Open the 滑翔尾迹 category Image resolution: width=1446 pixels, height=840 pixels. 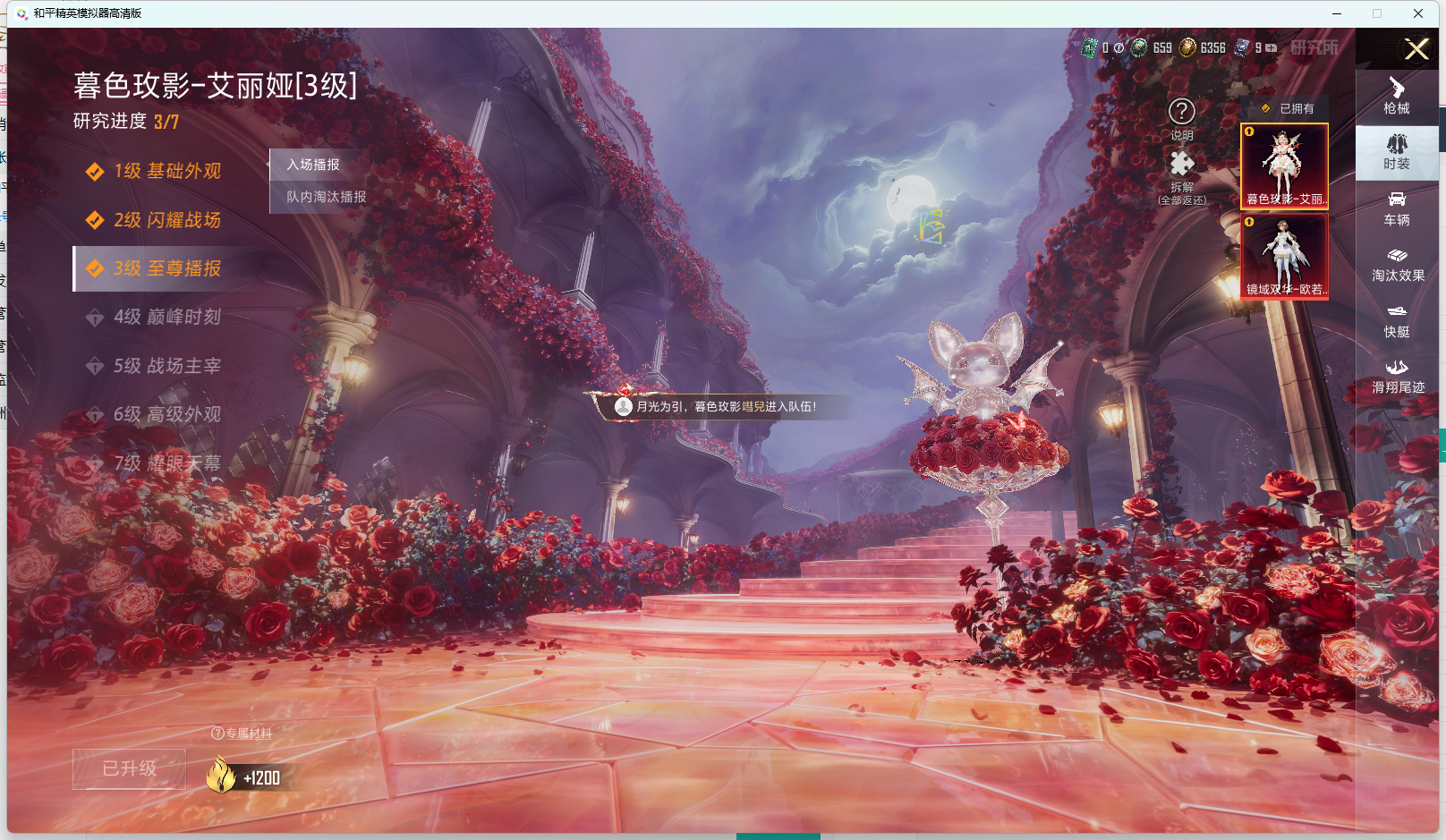(x=1397, y=377)
